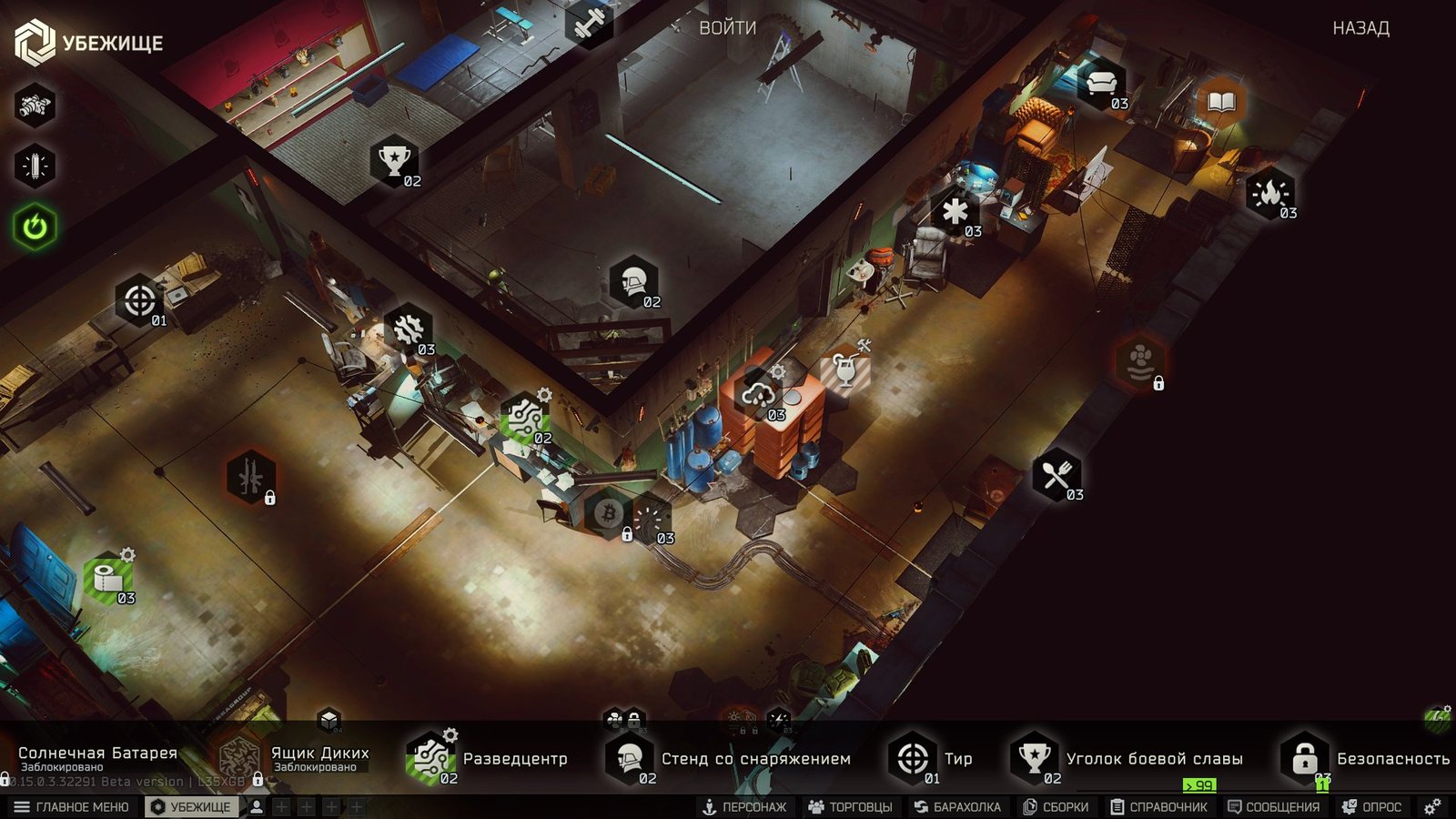
Task: Open the ОПРОС survey
Action: [x=1372, y=807]
